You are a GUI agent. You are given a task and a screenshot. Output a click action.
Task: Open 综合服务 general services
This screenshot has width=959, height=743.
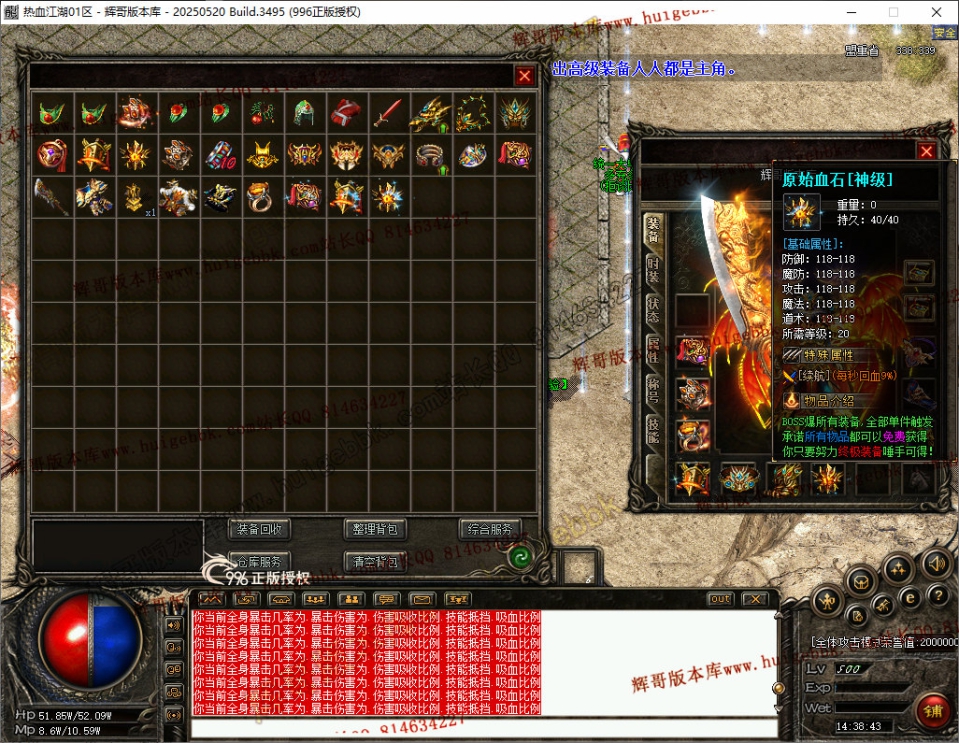point(490,529)
